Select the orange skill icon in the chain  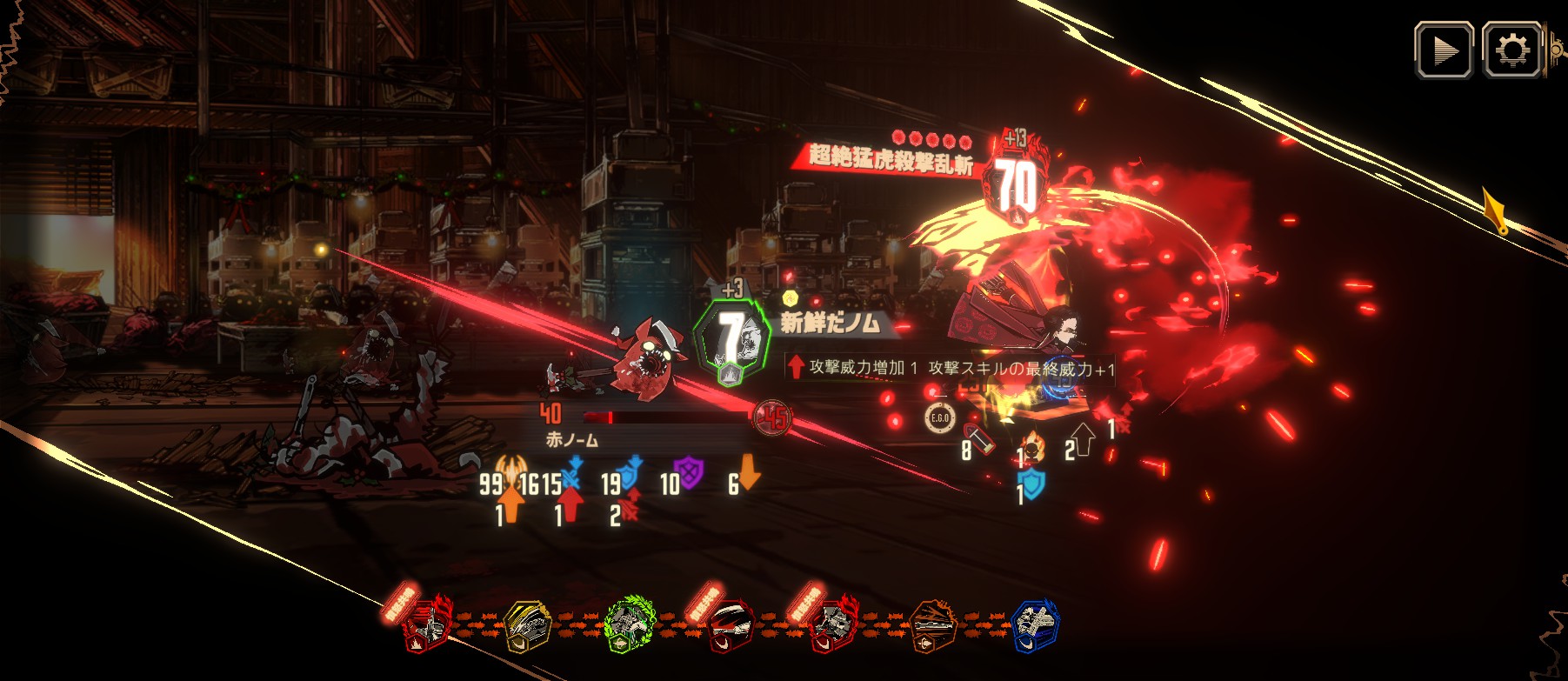tap(932, 626)
